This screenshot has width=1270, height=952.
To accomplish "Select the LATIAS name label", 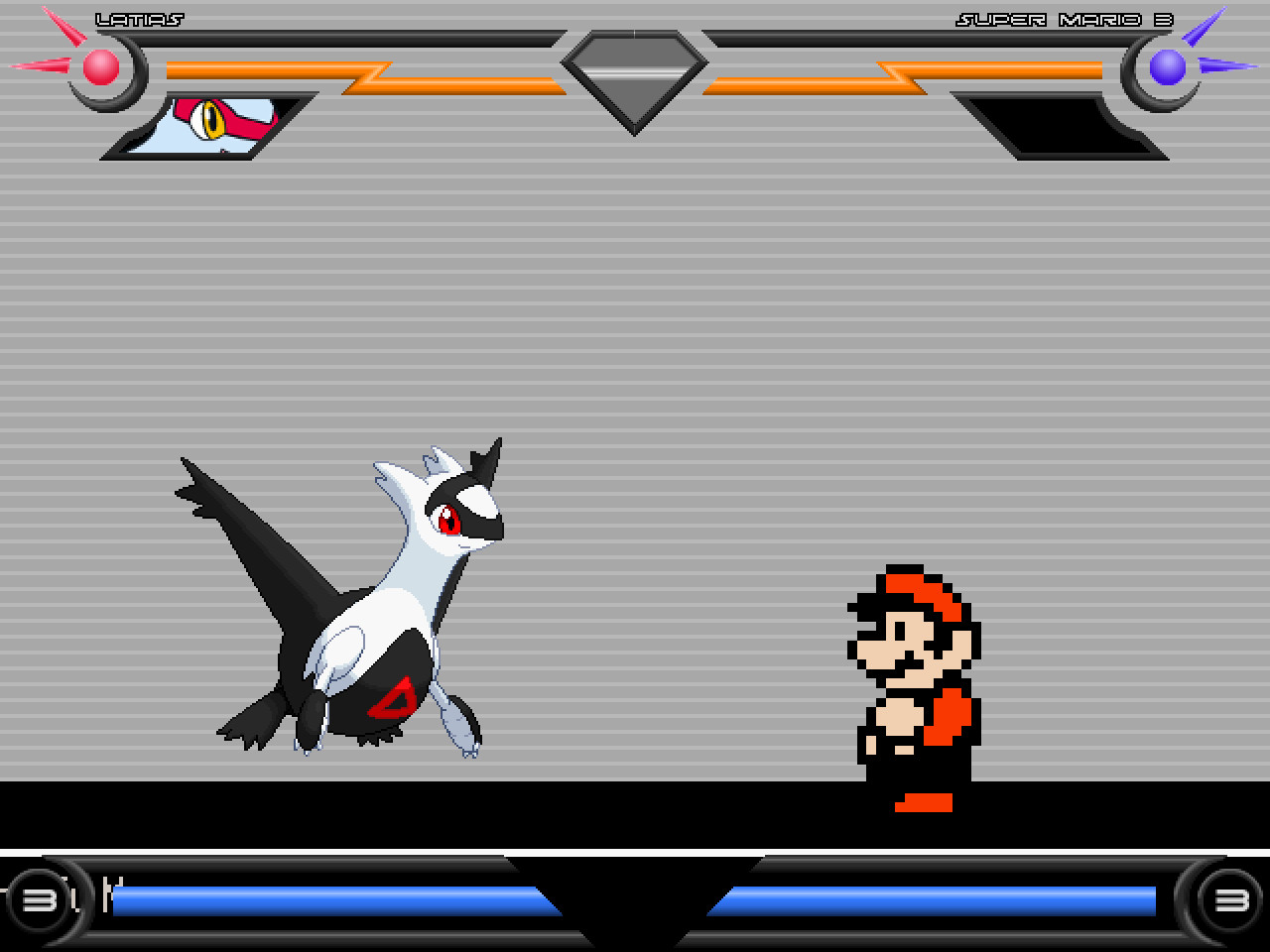I will (139, 17).
